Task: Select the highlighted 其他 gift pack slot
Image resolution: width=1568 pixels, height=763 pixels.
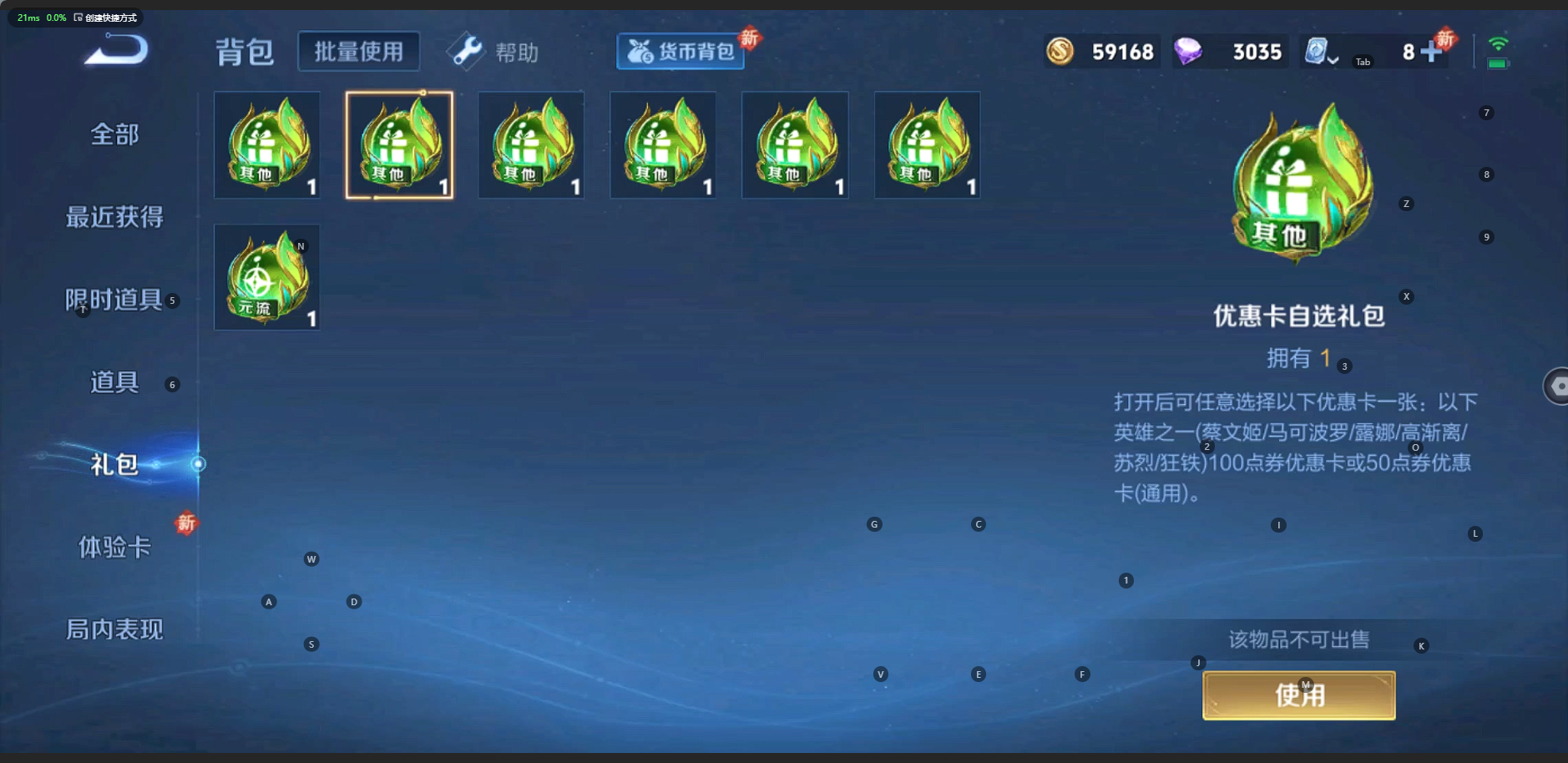Action: tap(399, 145)
